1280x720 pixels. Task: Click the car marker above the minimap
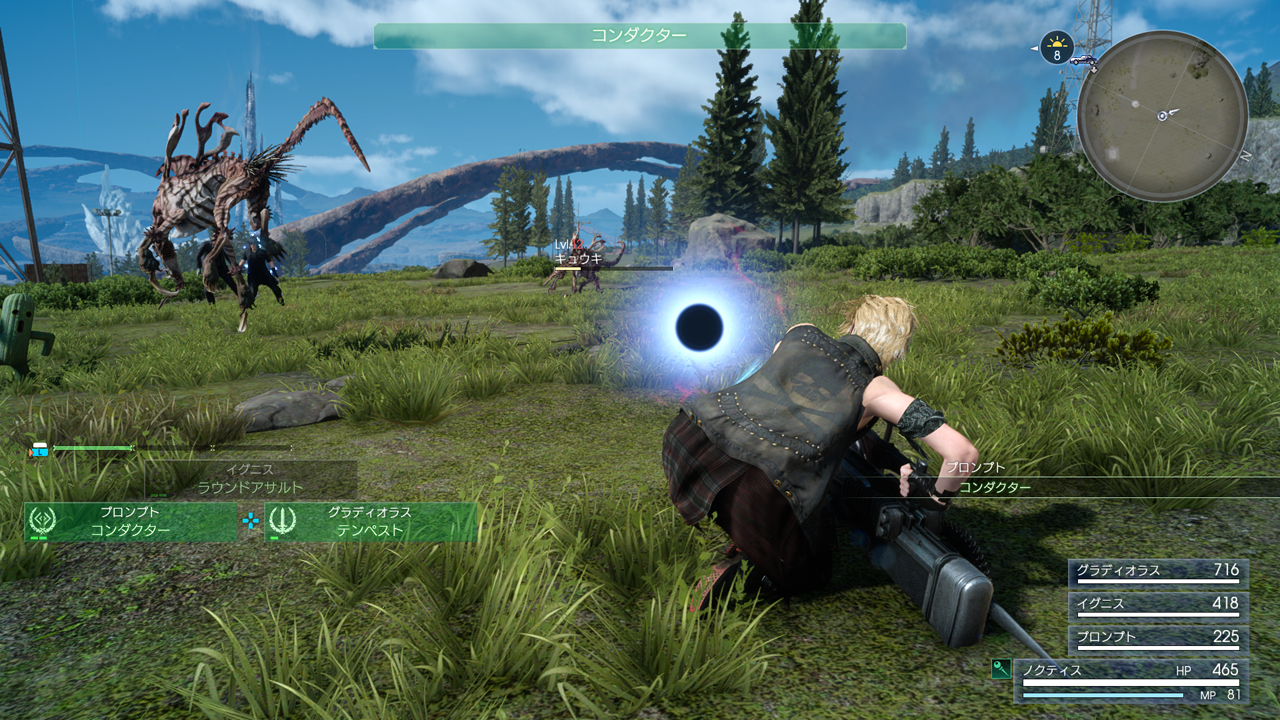coord(1082,61)
